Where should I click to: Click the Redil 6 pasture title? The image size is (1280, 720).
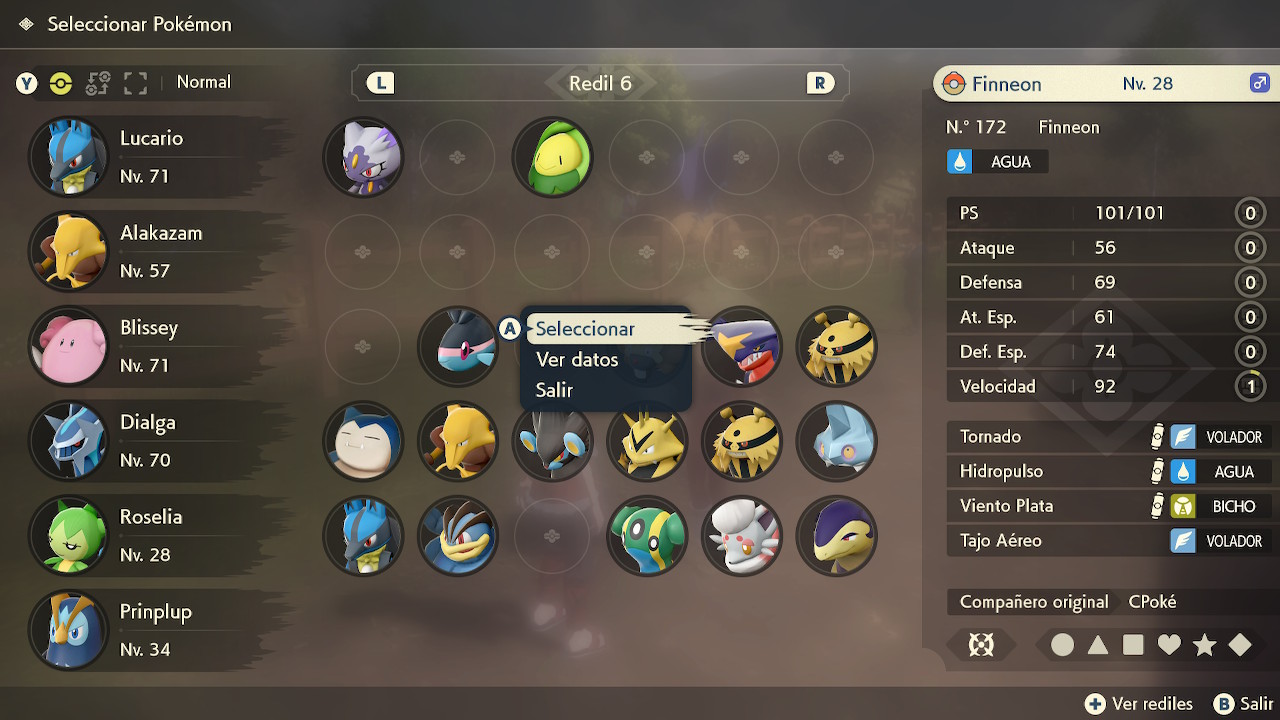point(600,83)
